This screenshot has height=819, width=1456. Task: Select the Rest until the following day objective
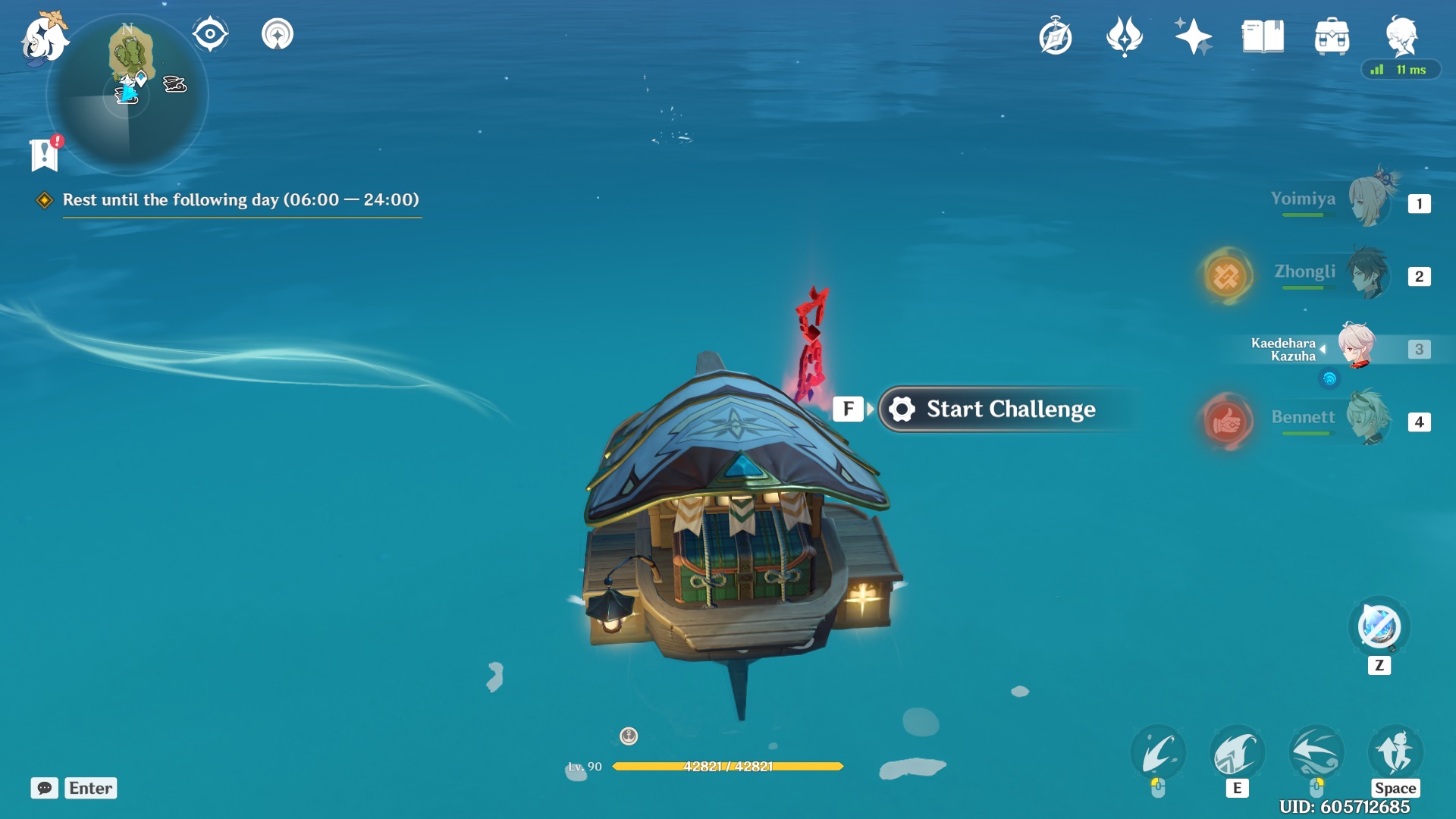[240, 199]
